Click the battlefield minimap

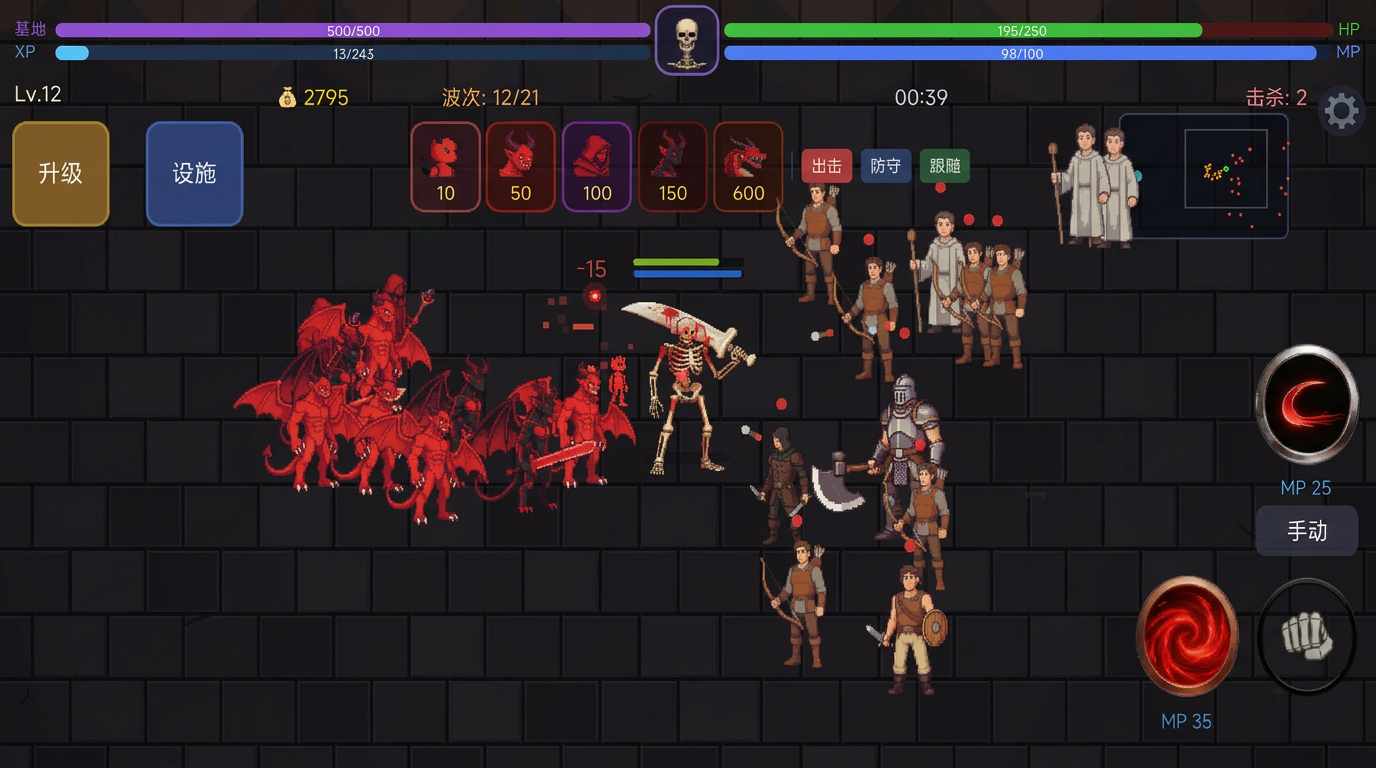(1203, 175)
